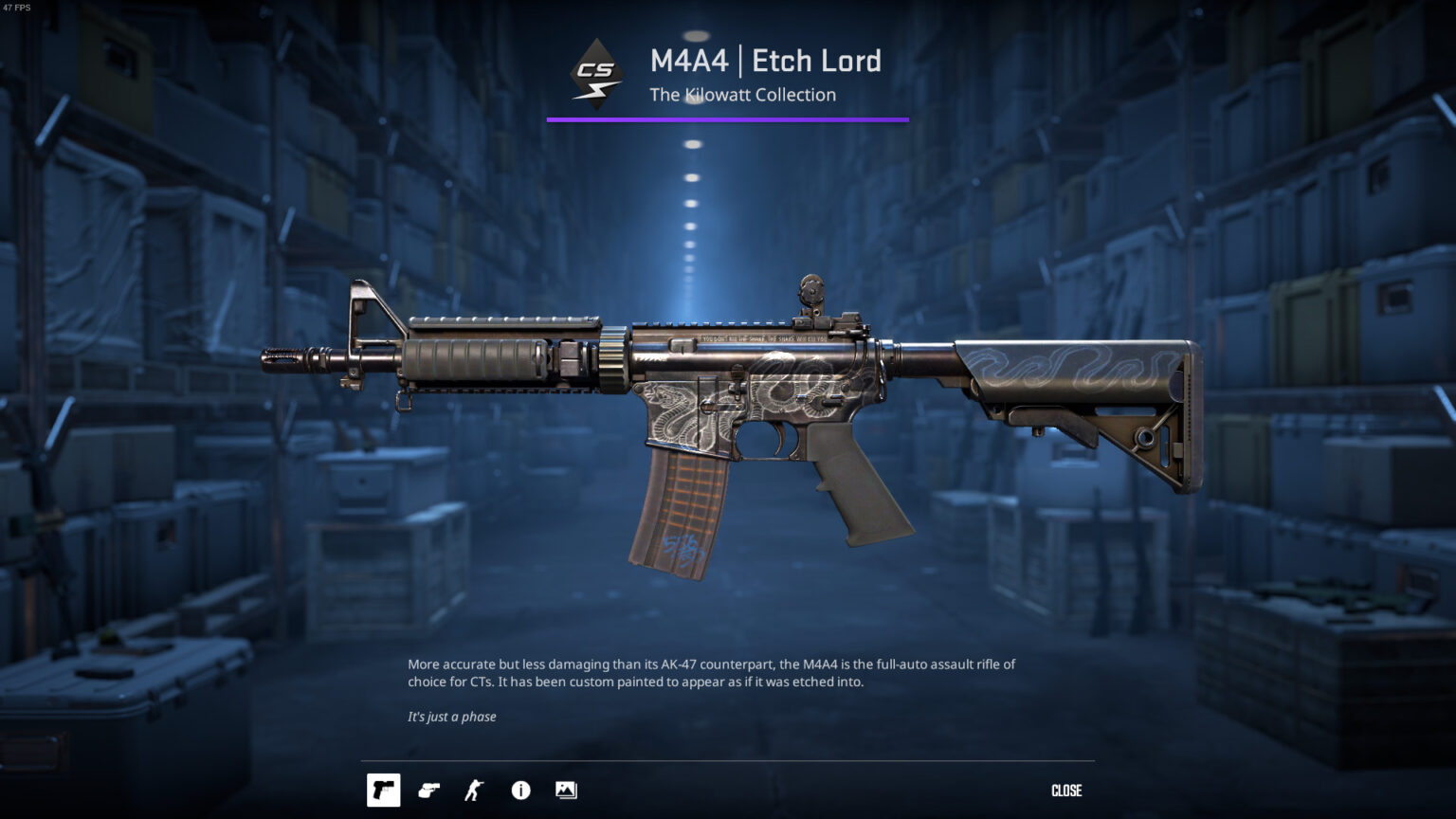Switch to the info tab in the view strip

click(x=520, y=790)
